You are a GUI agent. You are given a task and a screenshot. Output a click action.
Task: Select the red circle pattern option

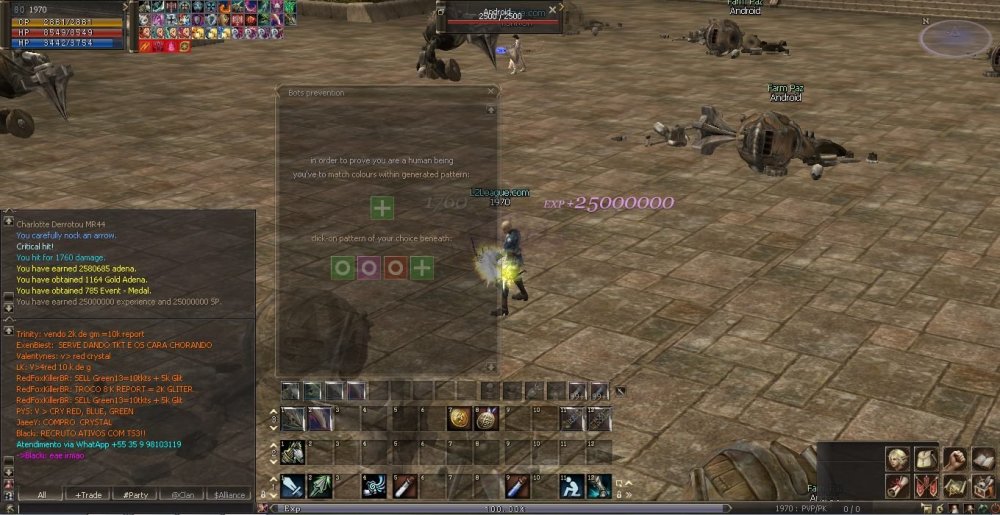(395, 268)
